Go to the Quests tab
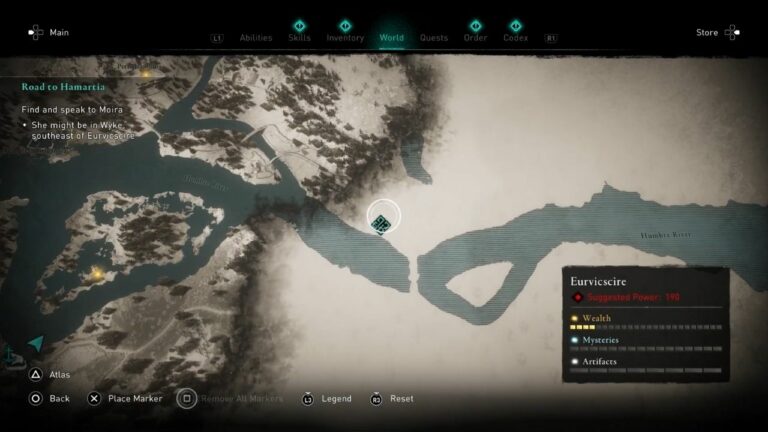The height and width of the screenshot is (432, 768). pyautogui.click(x=434, y=38)
